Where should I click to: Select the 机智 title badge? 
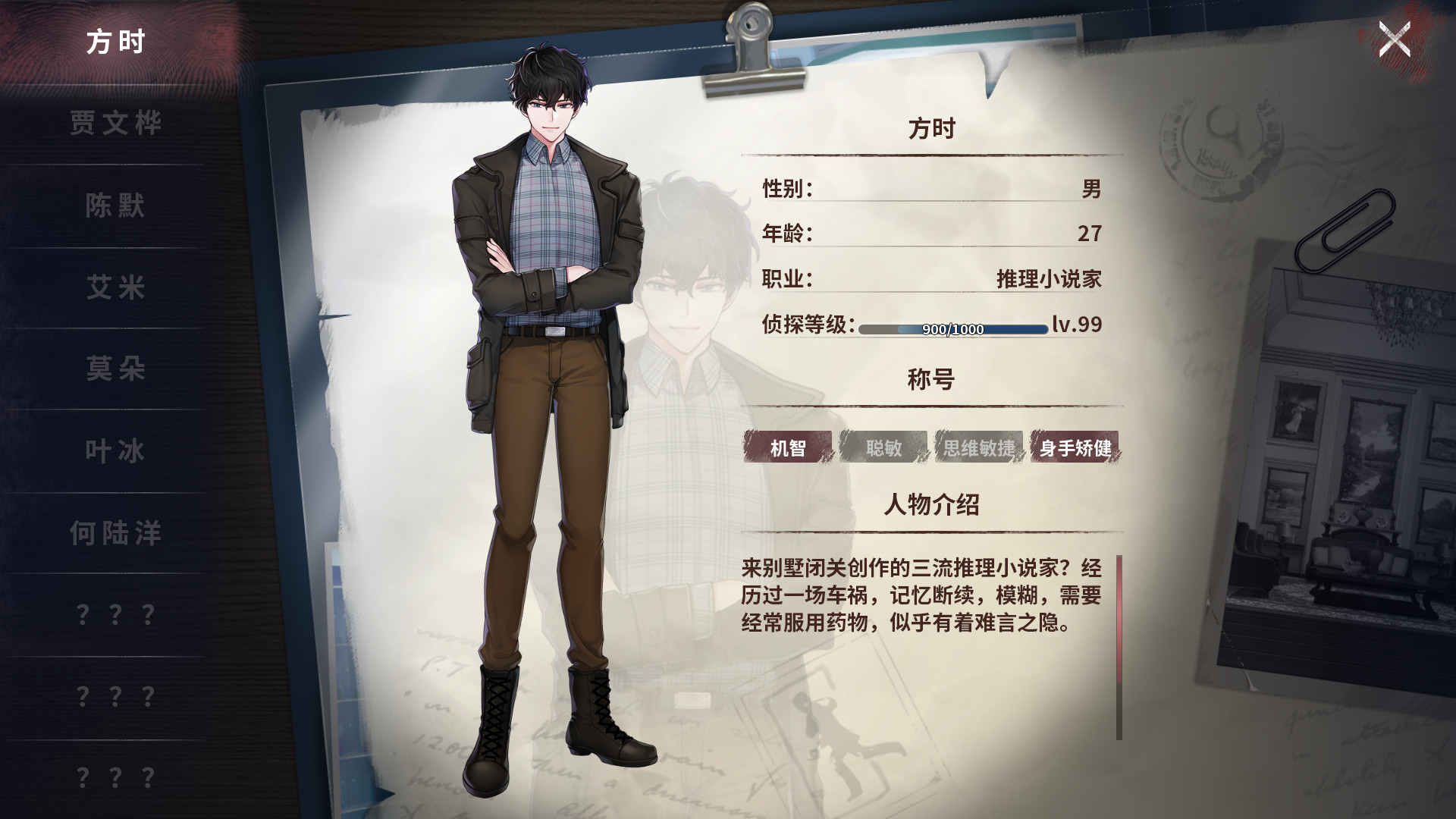click(789, 449)
